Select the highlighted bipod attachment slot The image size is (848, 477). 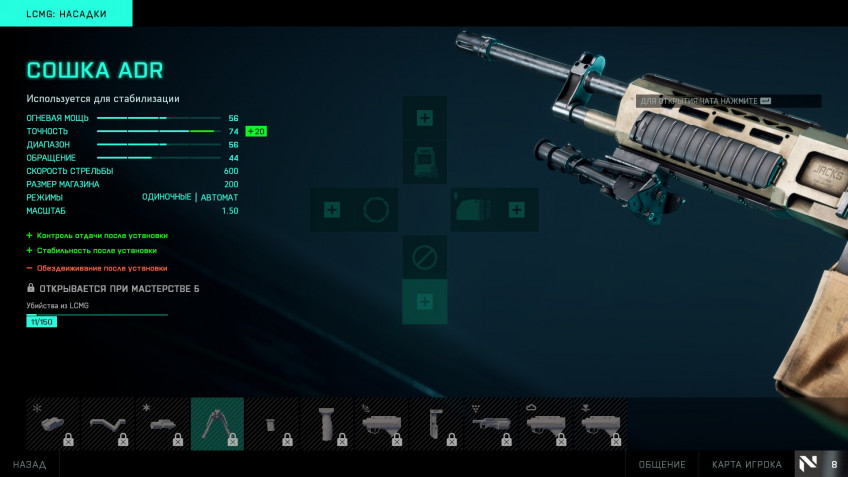click(217, 424)
